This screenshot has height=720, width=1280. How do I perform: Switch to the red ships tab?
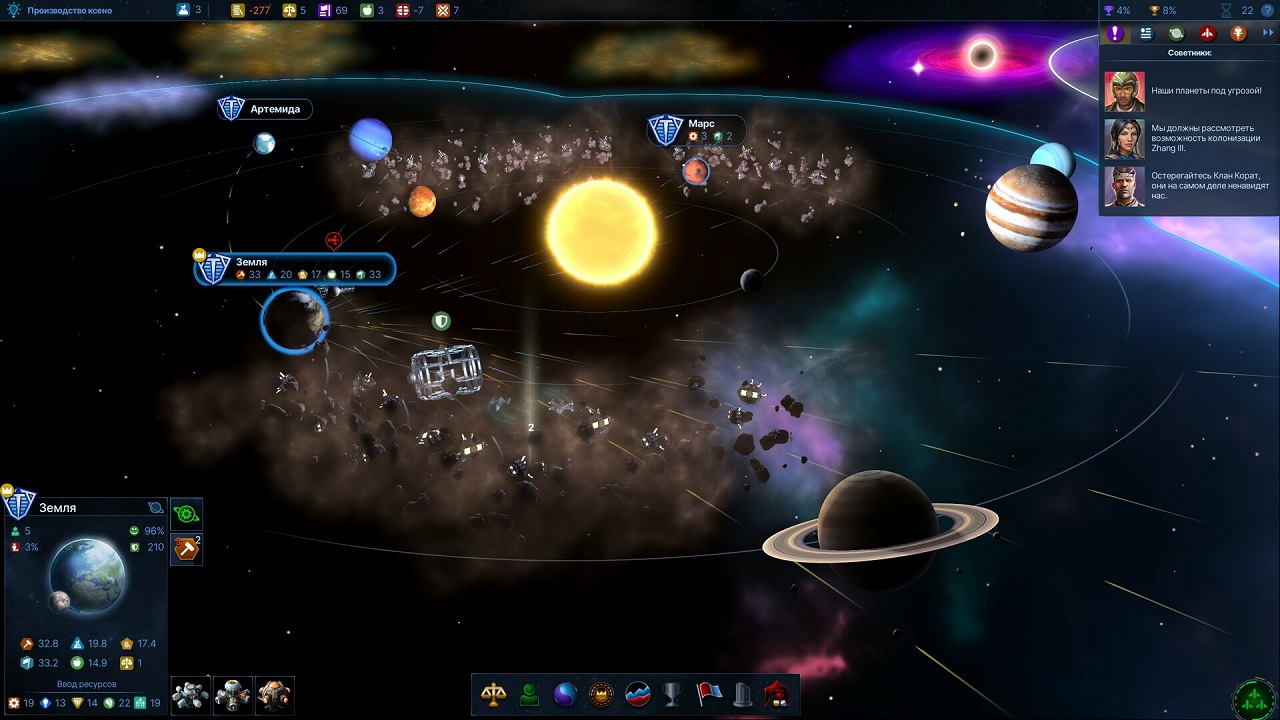pyautogui.click(x=1208, y=33)
